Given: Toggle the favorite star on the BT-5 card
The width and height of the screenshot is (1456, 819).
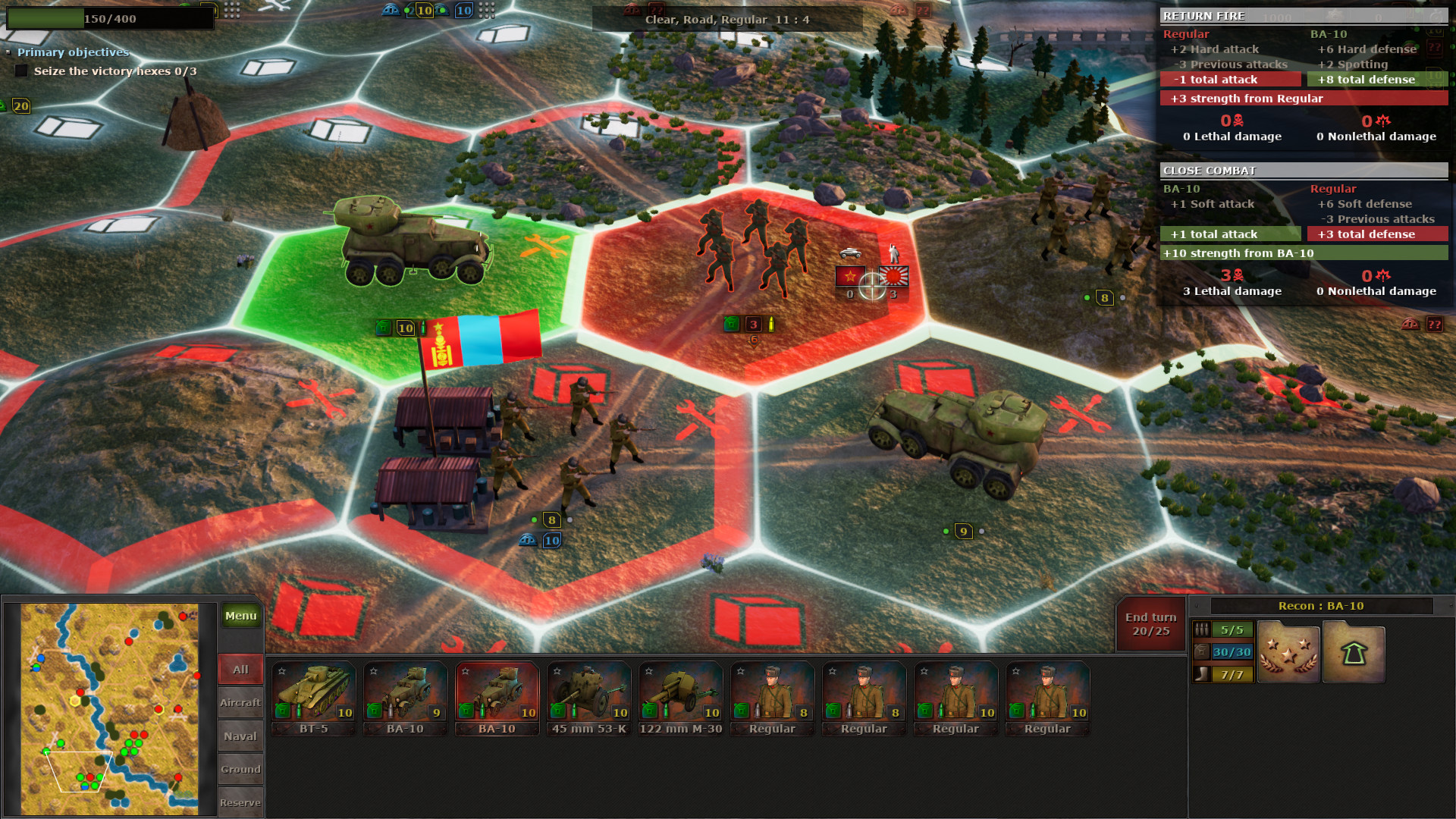Looking at the screenshot, I should pos(281,670).
